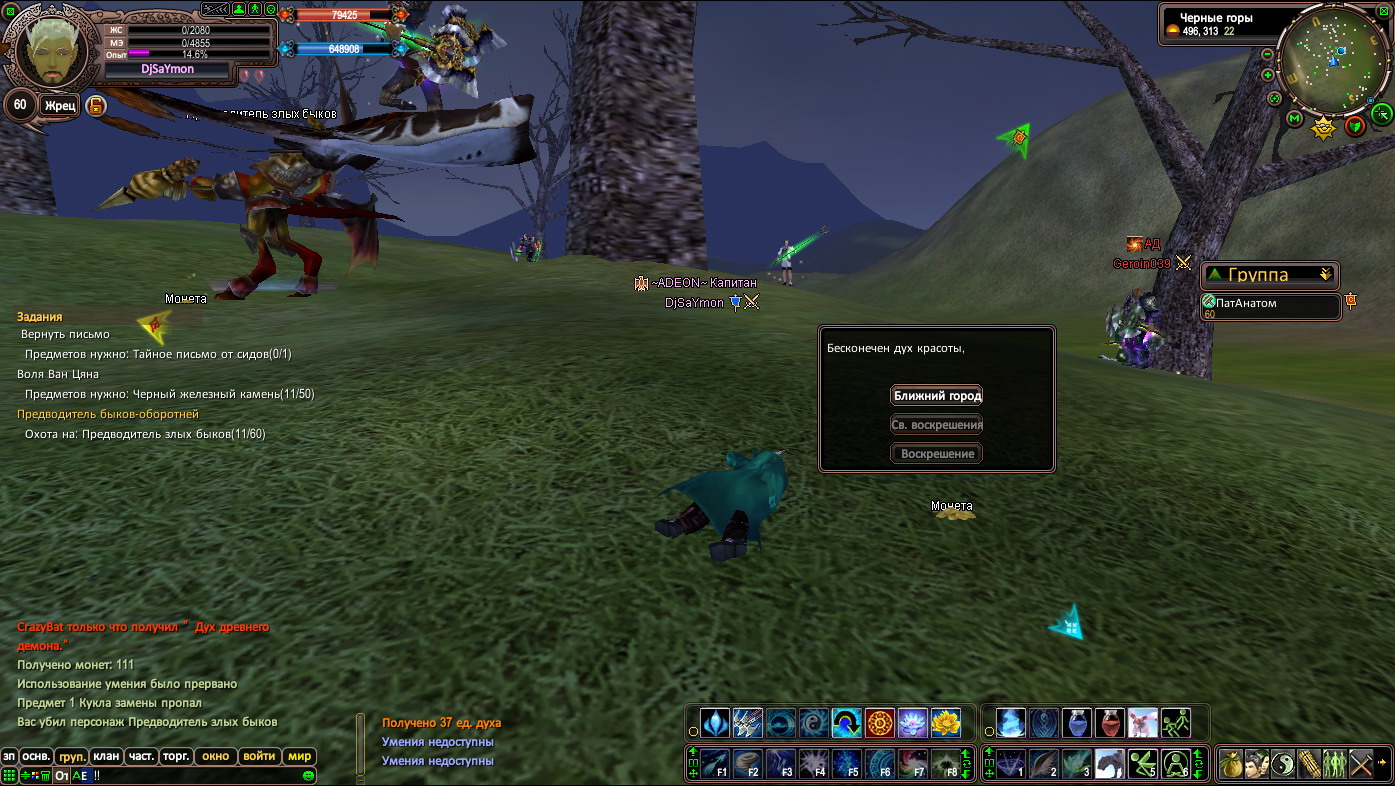
Task: Switch chat to the "мир" tab
Action: (299, 756)
